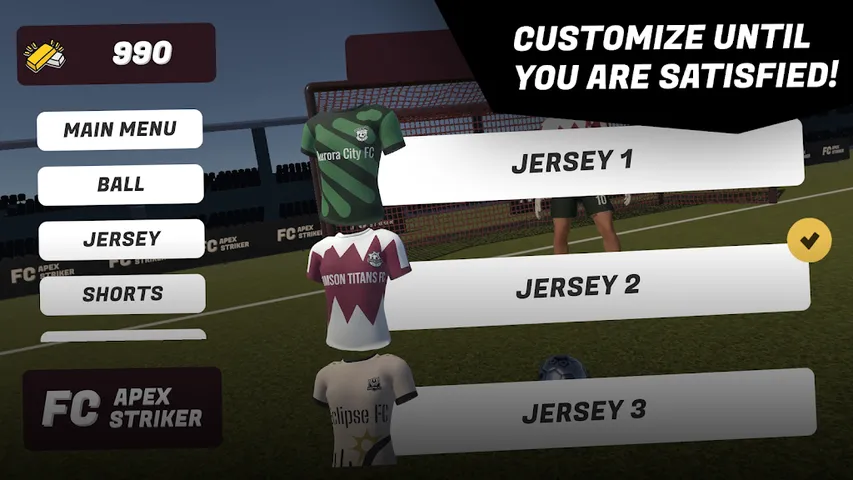Return to the Main Menu
The width and height of the screenshot is (853, 480).
[x=120, y=130]
